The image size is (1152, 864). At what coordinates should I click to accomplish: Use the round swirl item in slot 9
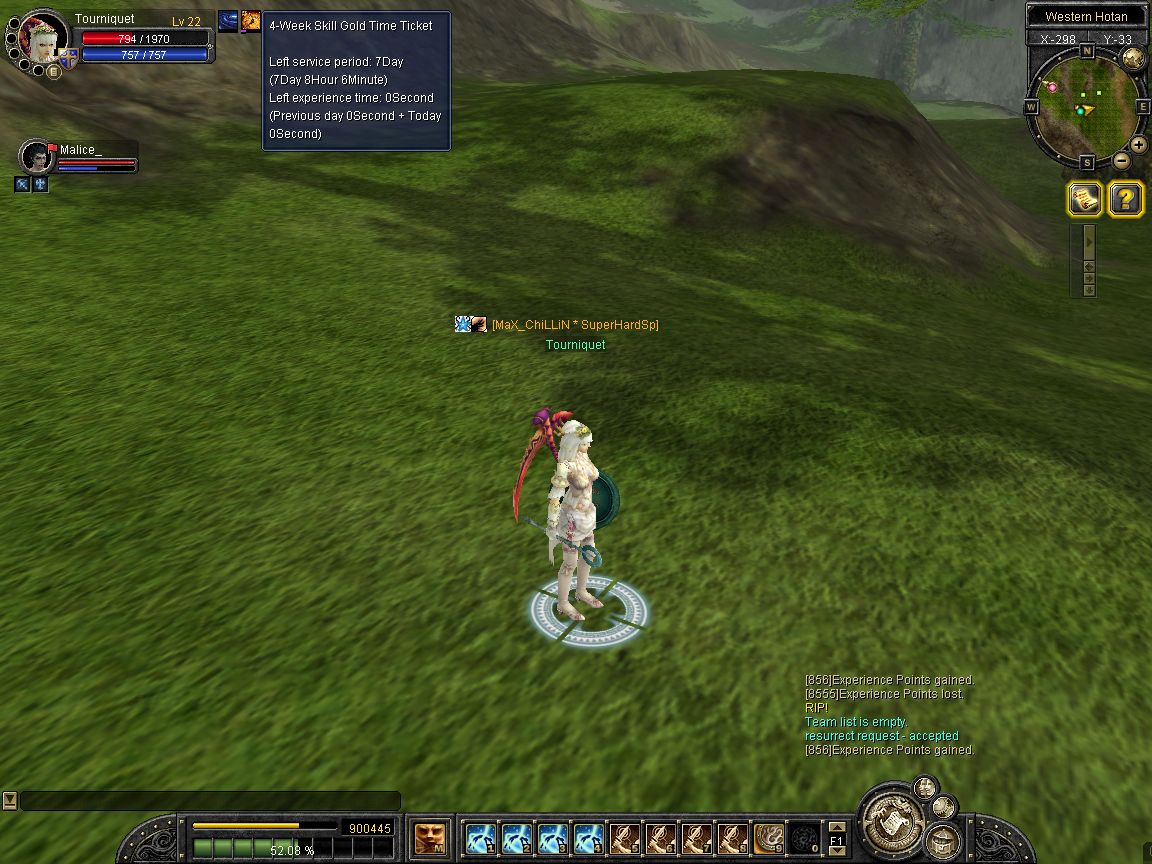pyautogui.click(x=769, y=837)
